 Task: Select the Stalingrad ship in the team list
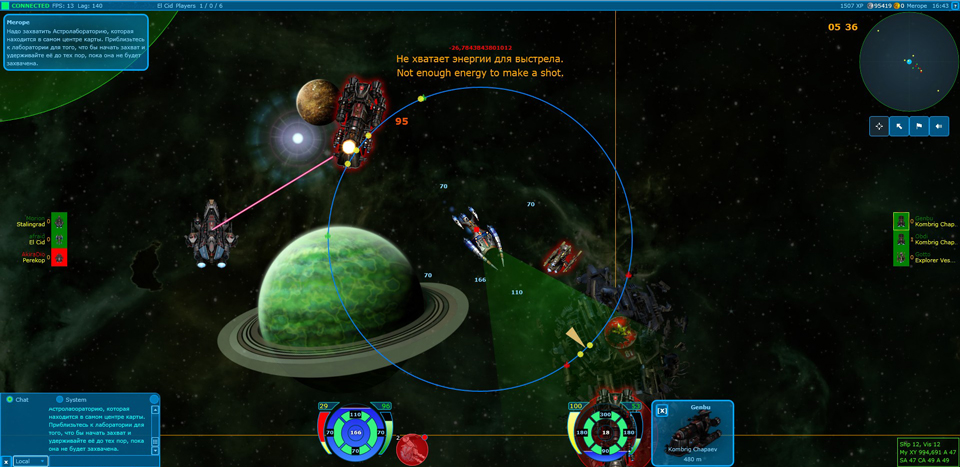(x=59, y=223)
